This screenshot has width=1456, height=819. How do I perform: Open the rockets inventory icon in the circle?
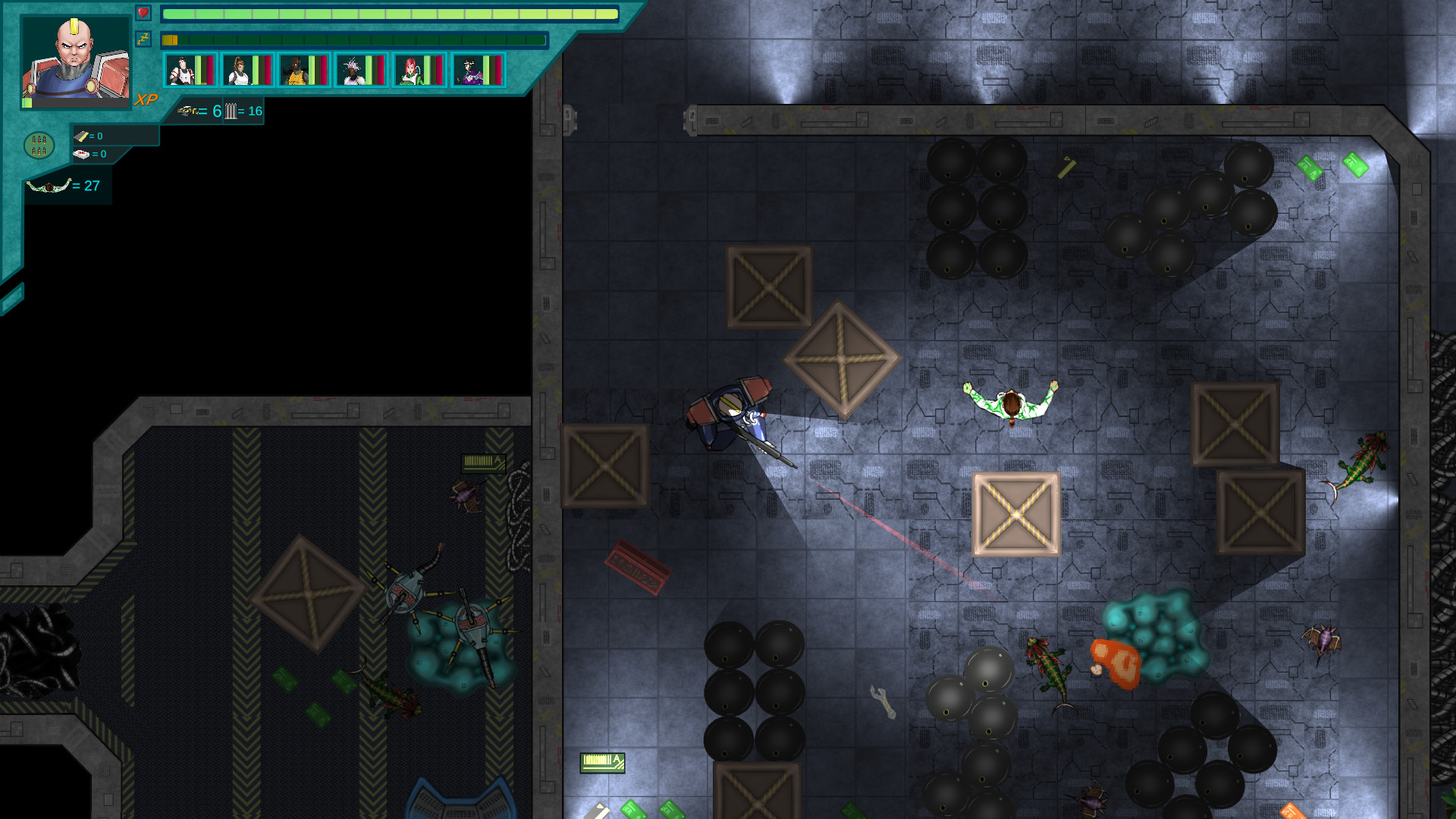(39, 145)
